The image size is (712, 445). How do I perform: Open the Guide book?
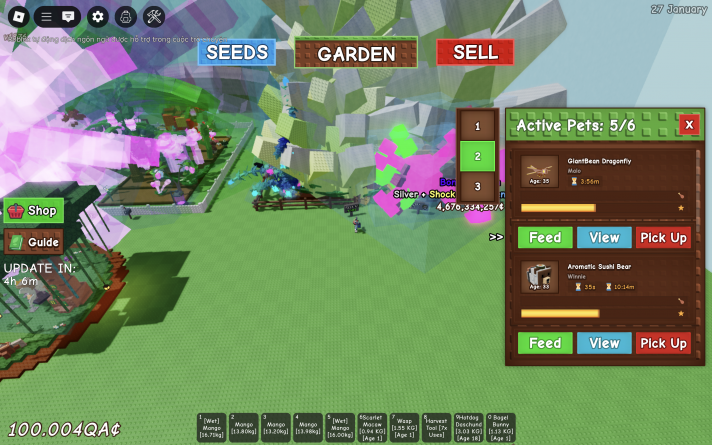click(34, 241)
